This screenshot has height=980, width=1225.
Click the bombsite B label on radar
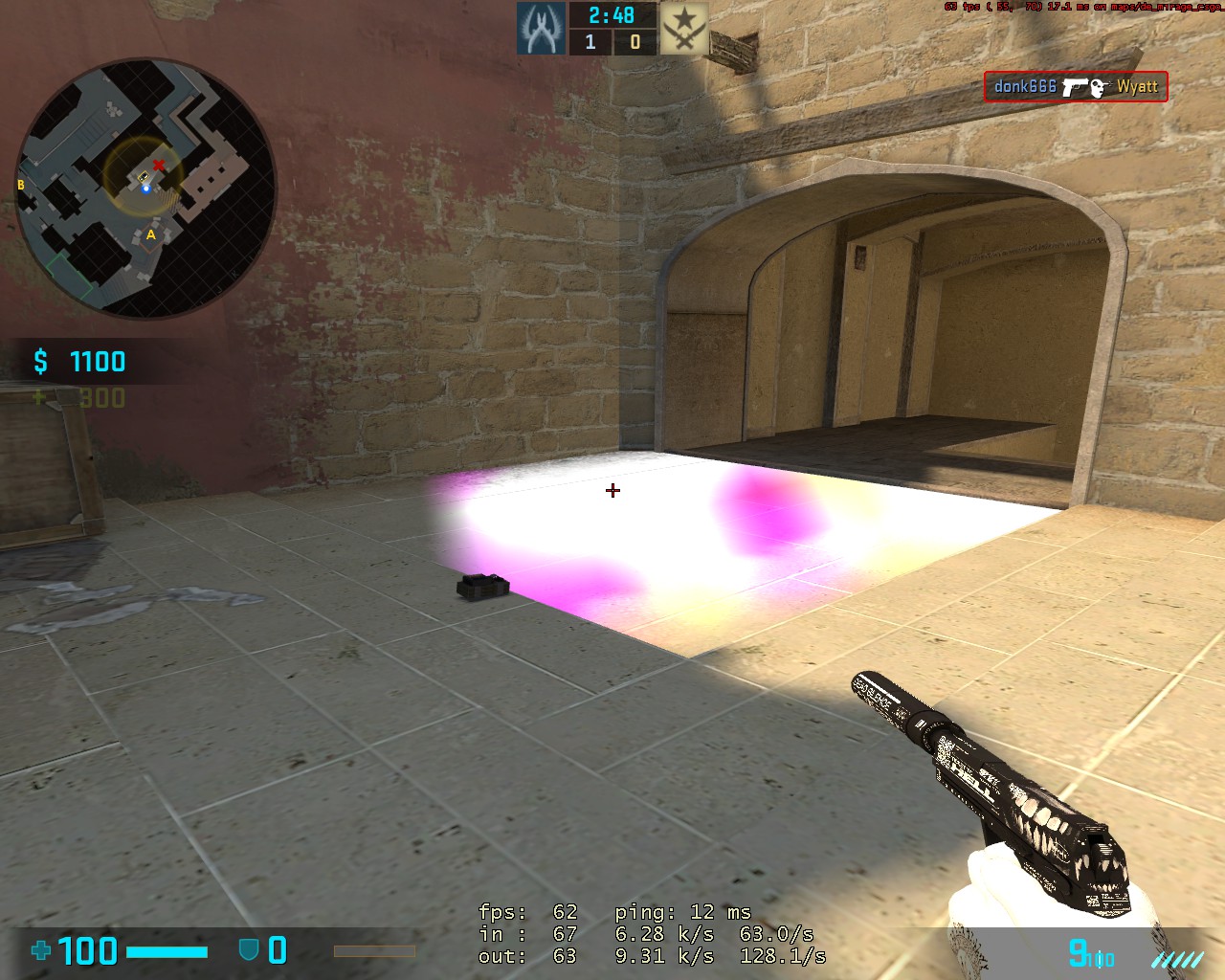point(21,185)
